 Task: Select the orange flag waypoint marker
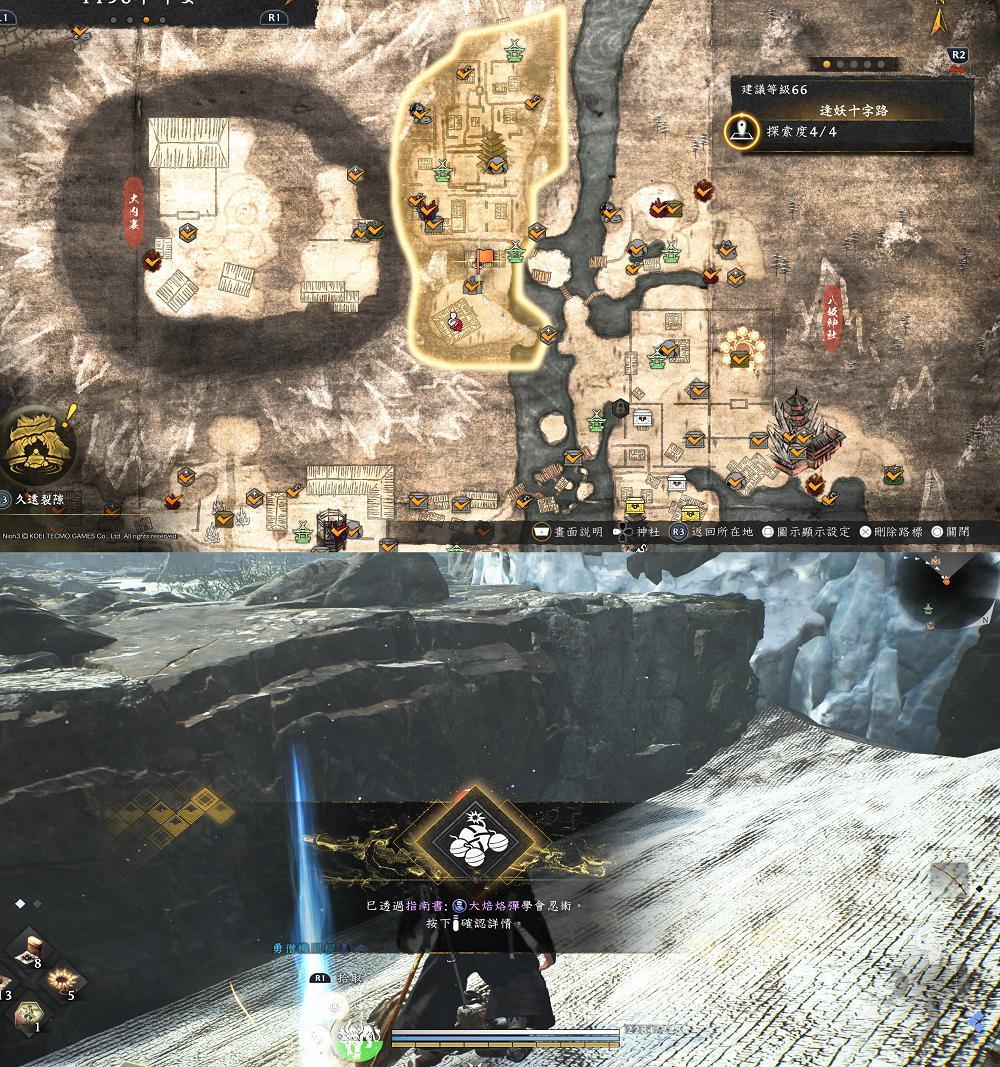(484, 258)
